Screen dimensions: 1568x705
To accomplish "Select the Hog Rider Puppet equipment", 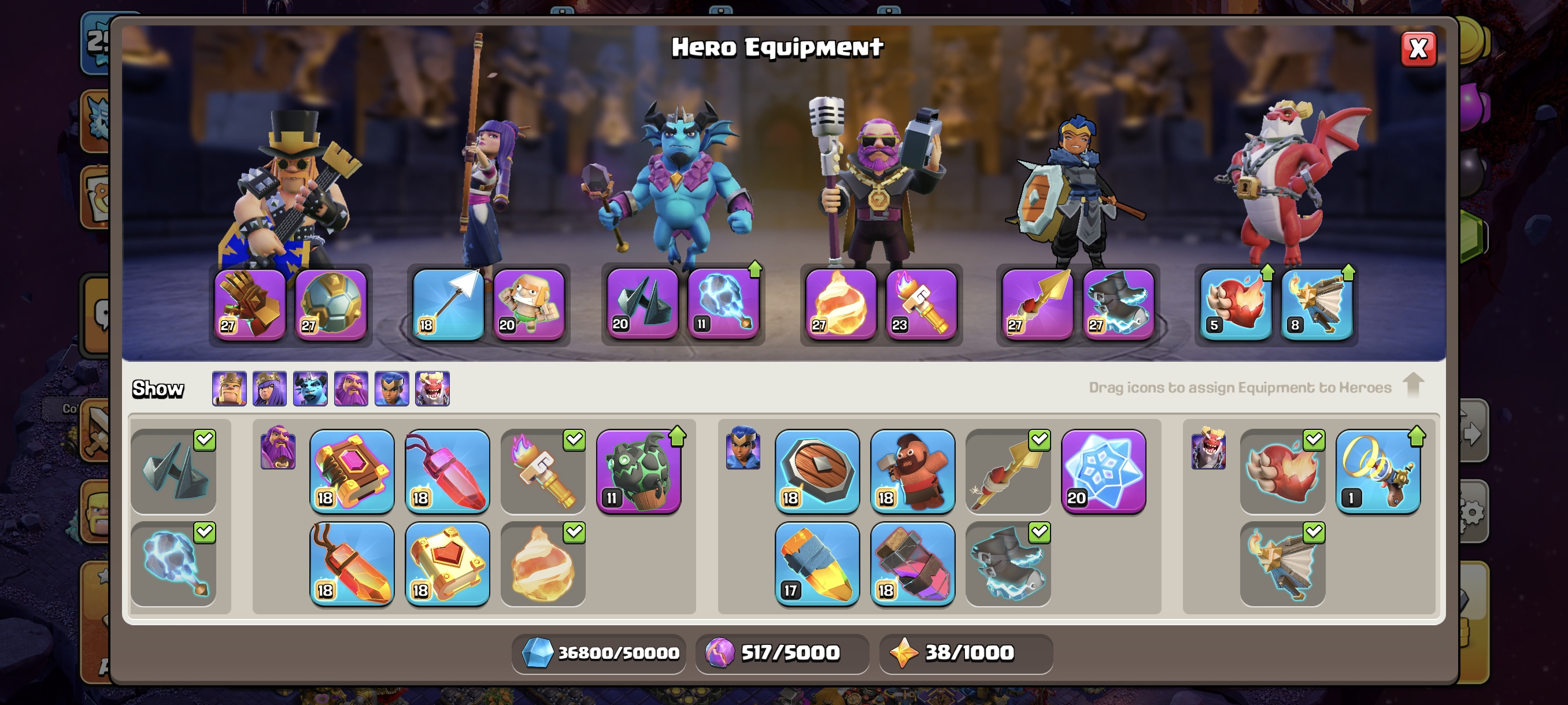I will tap(912, 470).
